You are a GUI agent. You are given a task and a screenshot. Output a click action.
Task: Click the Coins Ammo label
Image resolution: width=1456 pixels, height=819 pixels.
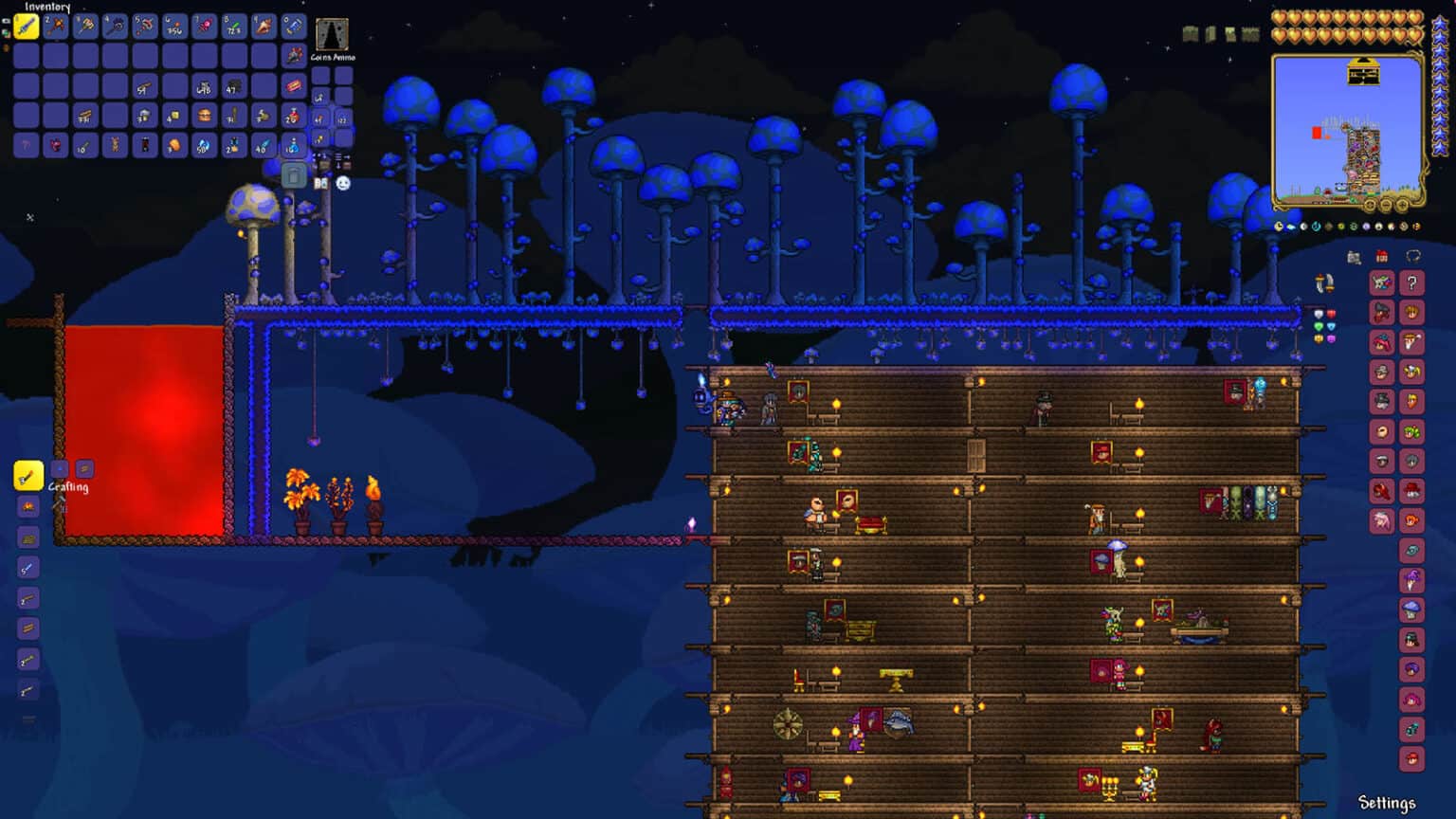(x=331, y=56)
